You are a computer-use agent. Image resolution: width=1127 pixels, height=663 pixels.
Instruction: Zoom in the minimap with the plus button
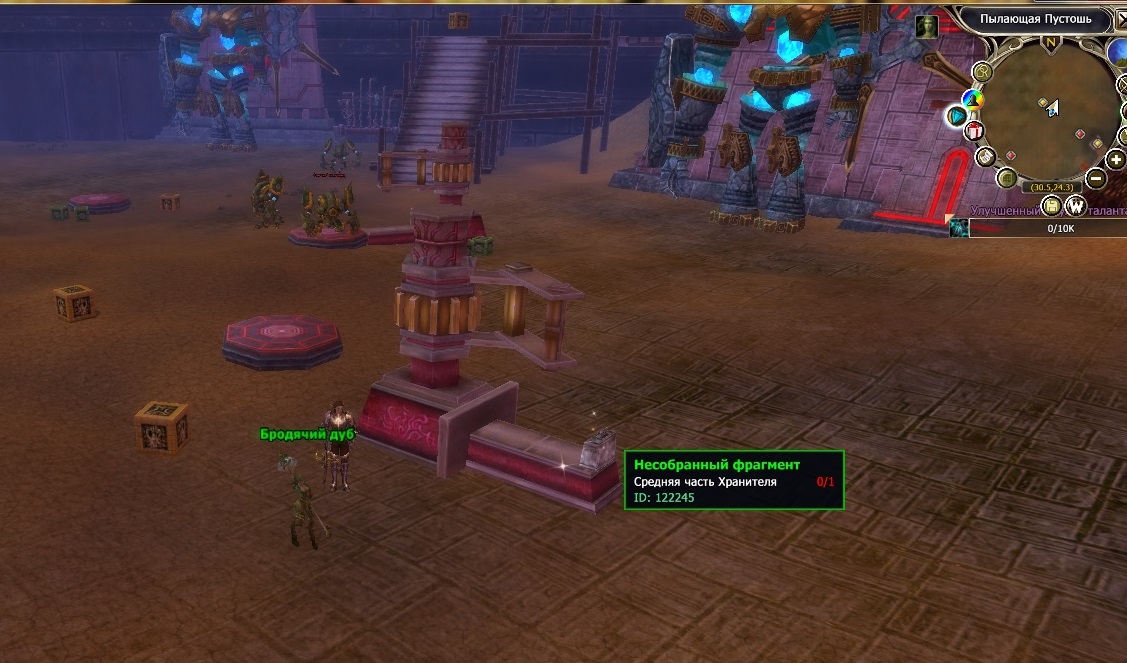(1116, 159)
